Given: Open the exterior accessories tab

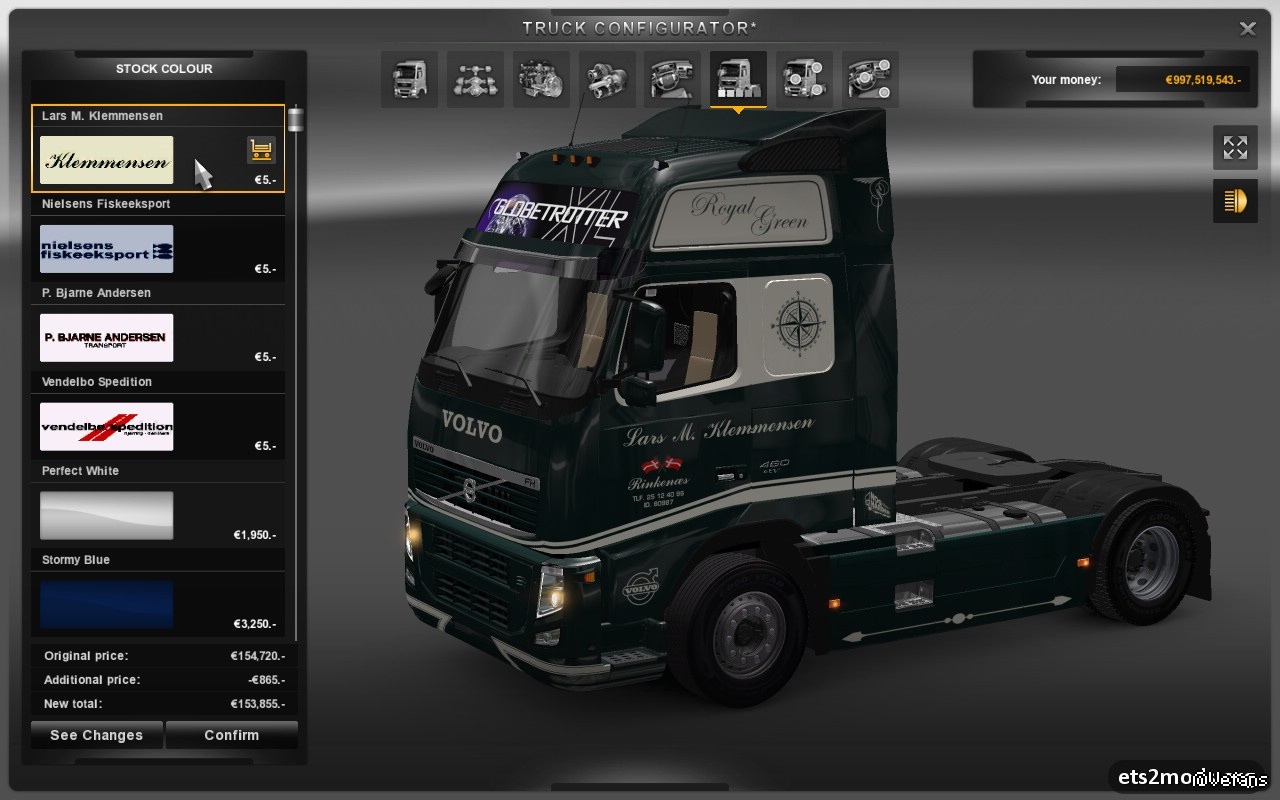Looking at the screenshot, I should pyautogui.click(x=804, y=79).
